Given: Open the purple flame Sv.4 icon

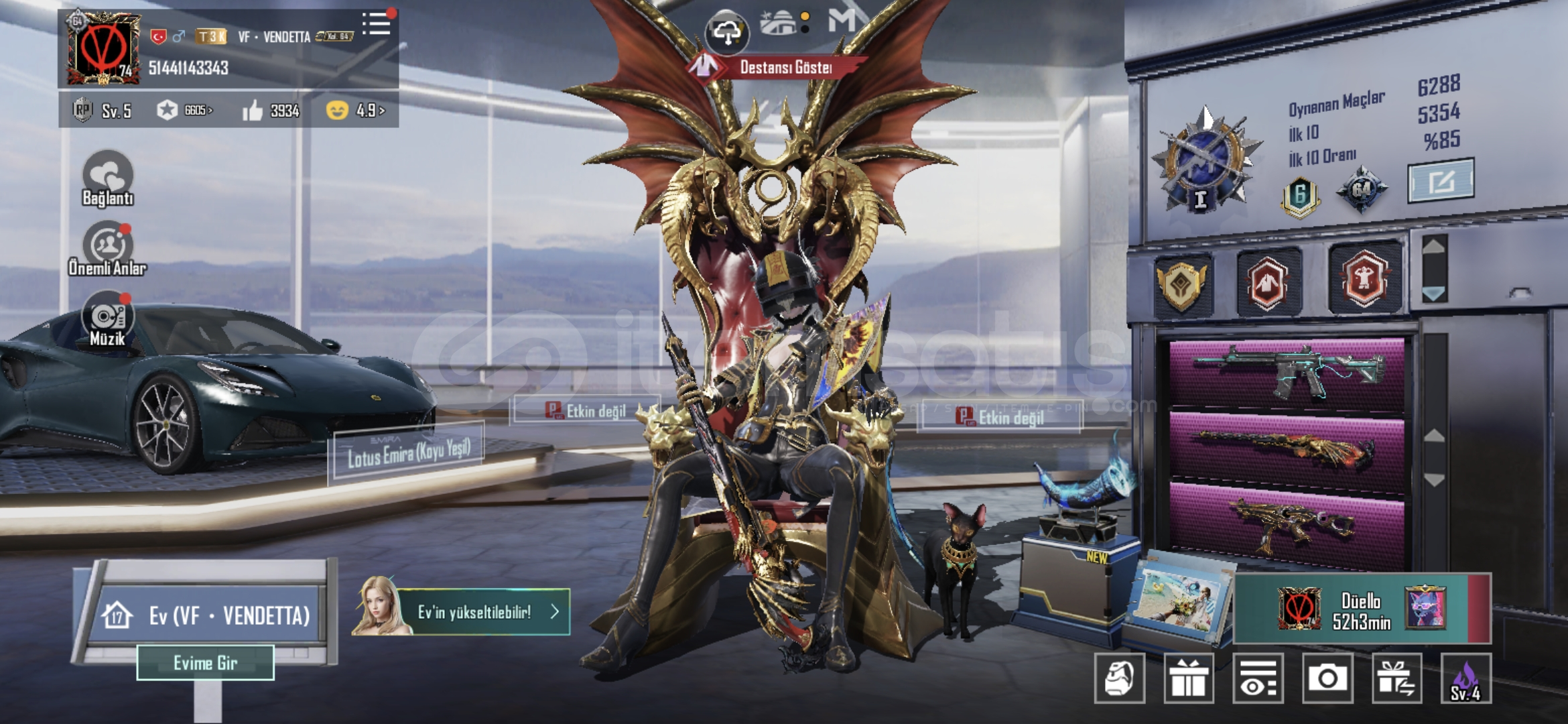Looking at the screenshot, I should coord(1465,678).
